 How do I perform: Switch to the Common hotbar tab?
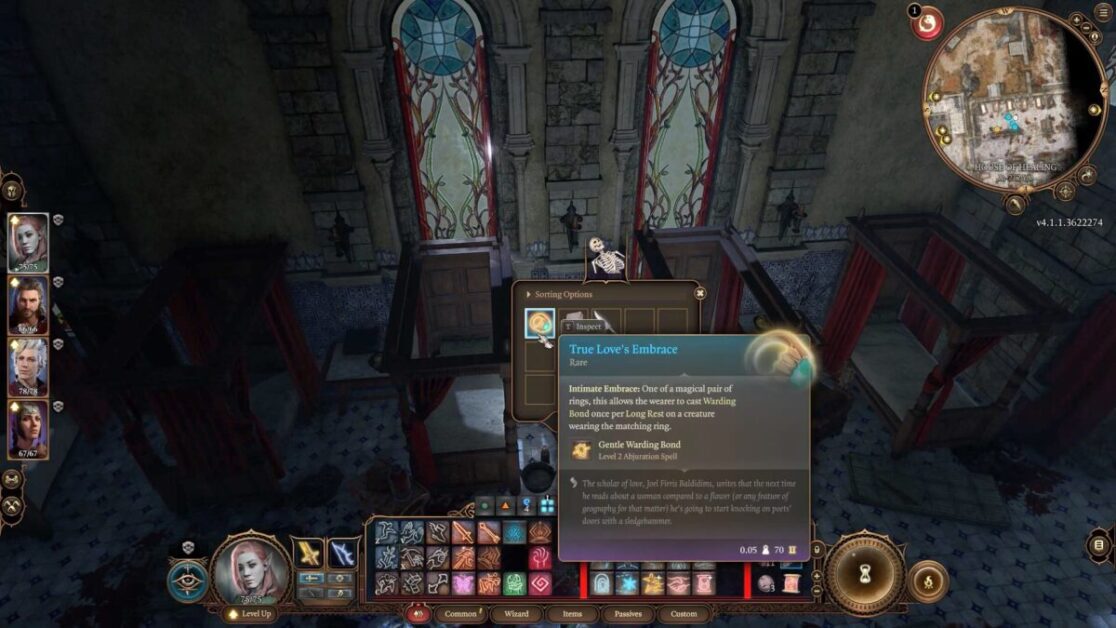pyautogui.click(x=461, y=613)
